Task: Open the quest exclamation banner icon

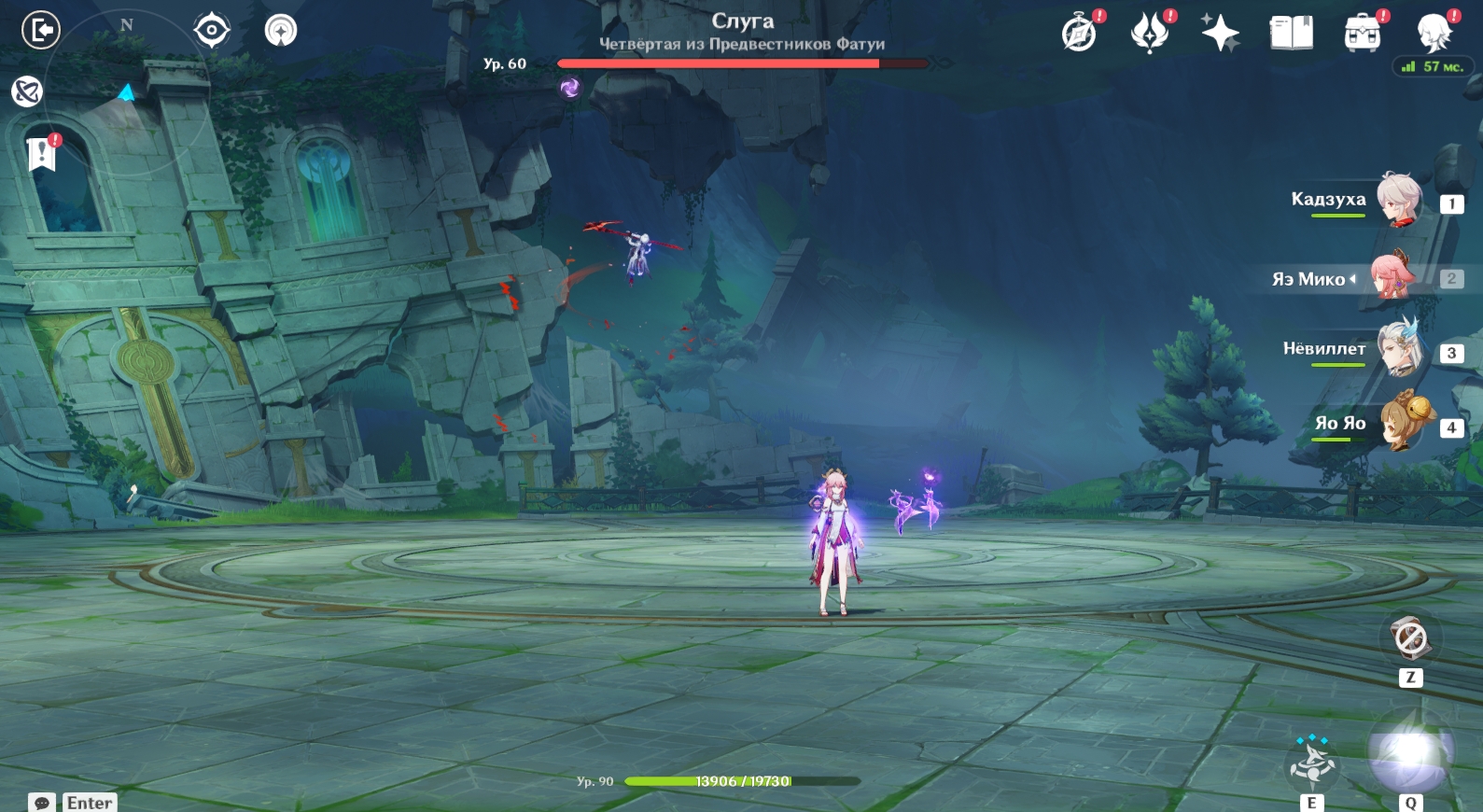Action: click(x=42, y=153)
